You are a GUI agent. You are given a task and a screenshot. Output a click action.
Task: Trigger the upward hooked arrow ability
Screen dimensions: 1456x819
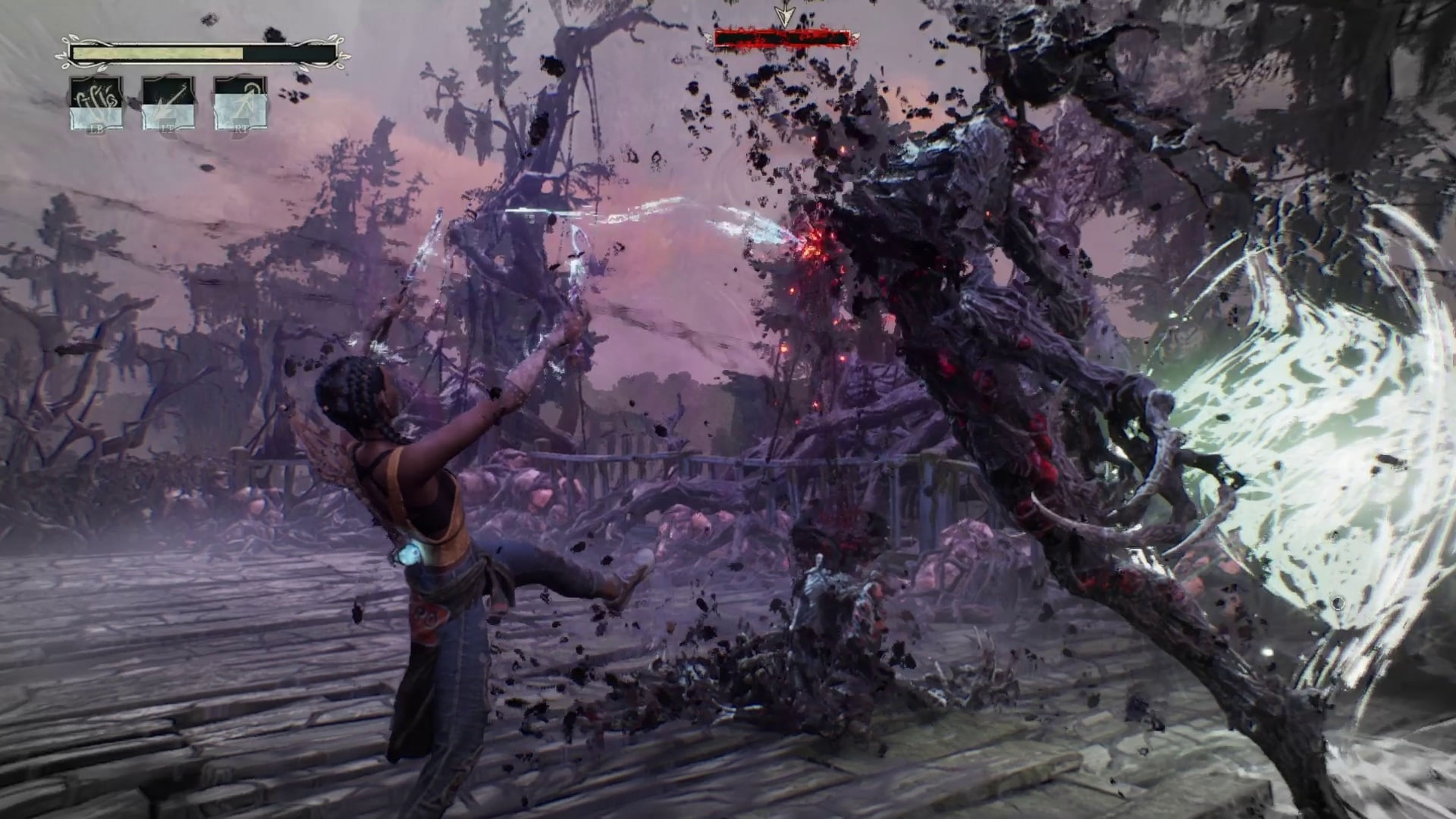pos(240,104)
